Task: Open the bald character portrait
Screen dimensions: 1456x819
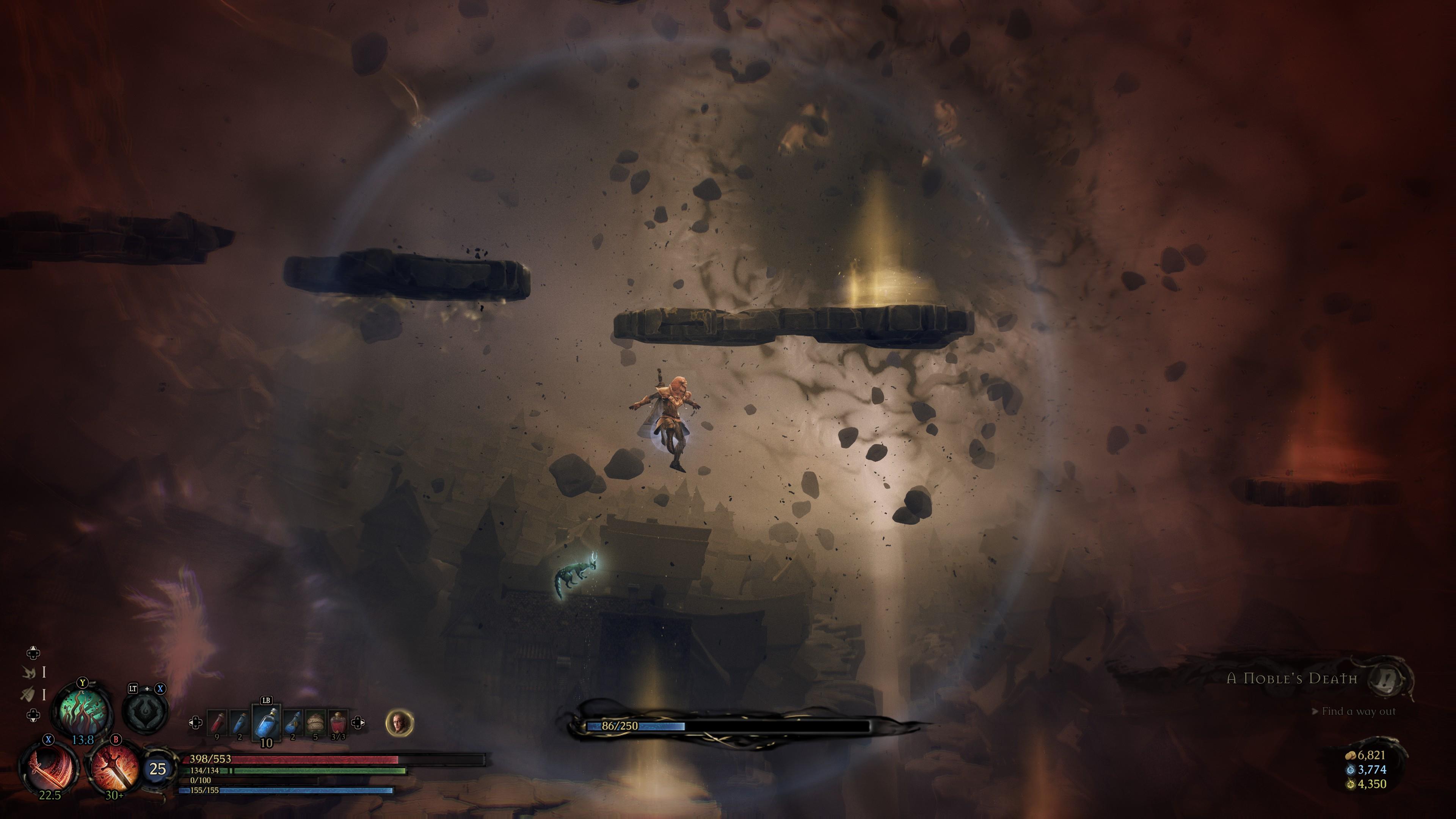Action: point(400,723)
